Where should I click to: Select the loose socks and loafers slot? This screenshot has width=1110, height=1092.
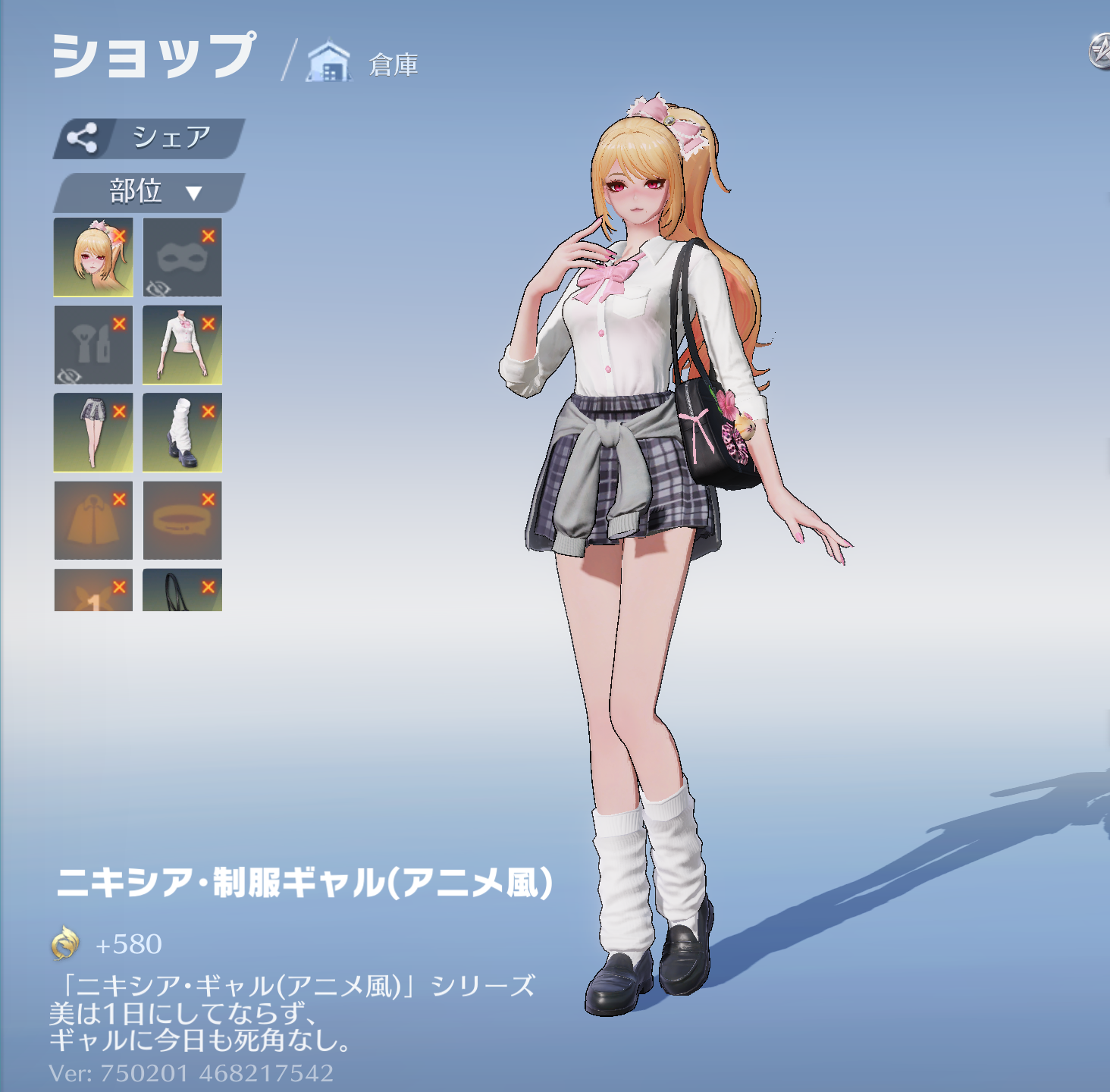click(182, 432)
